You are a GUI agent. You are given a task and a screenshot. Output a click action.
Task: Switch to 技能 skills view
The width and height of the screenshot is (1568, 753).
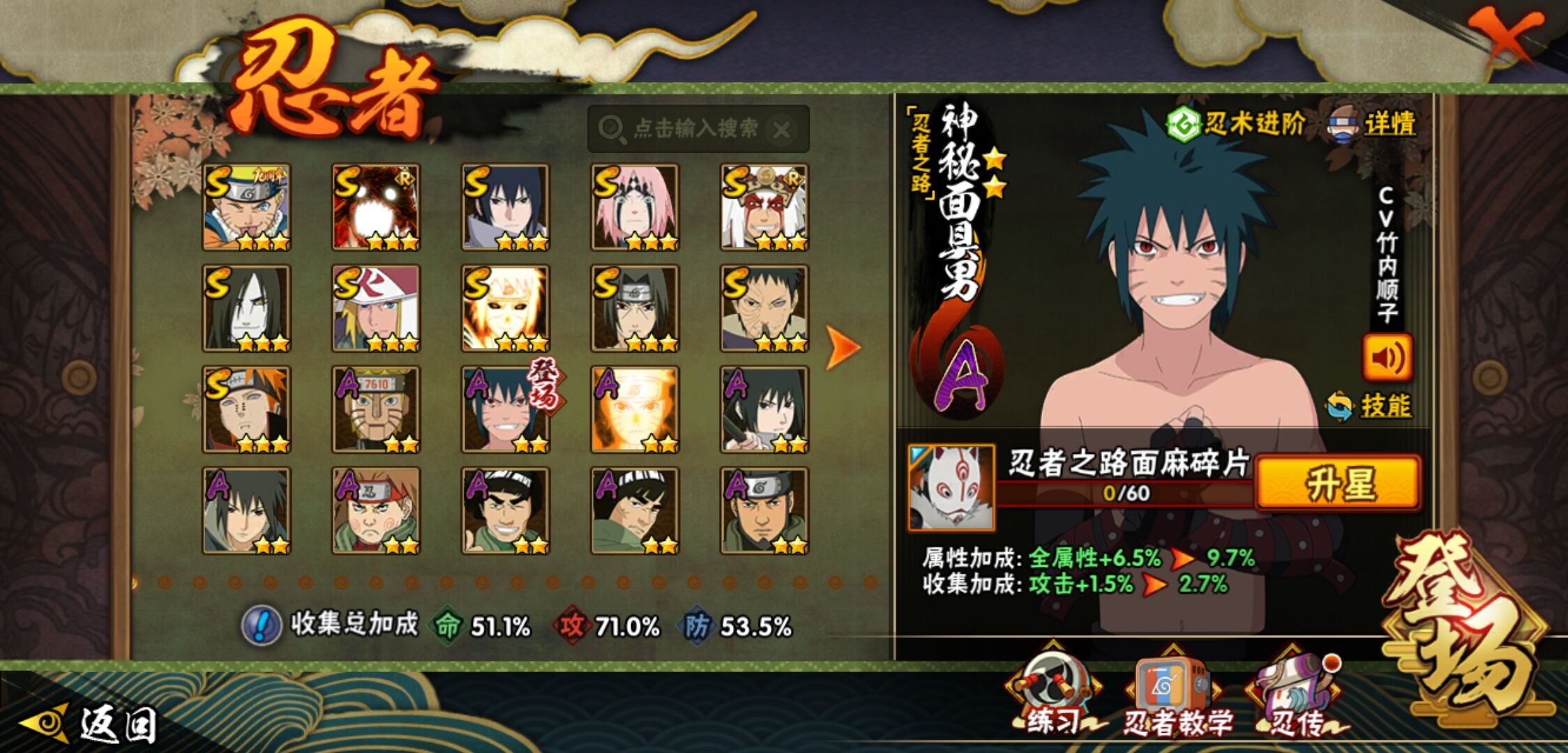[x=1370, y=406]
